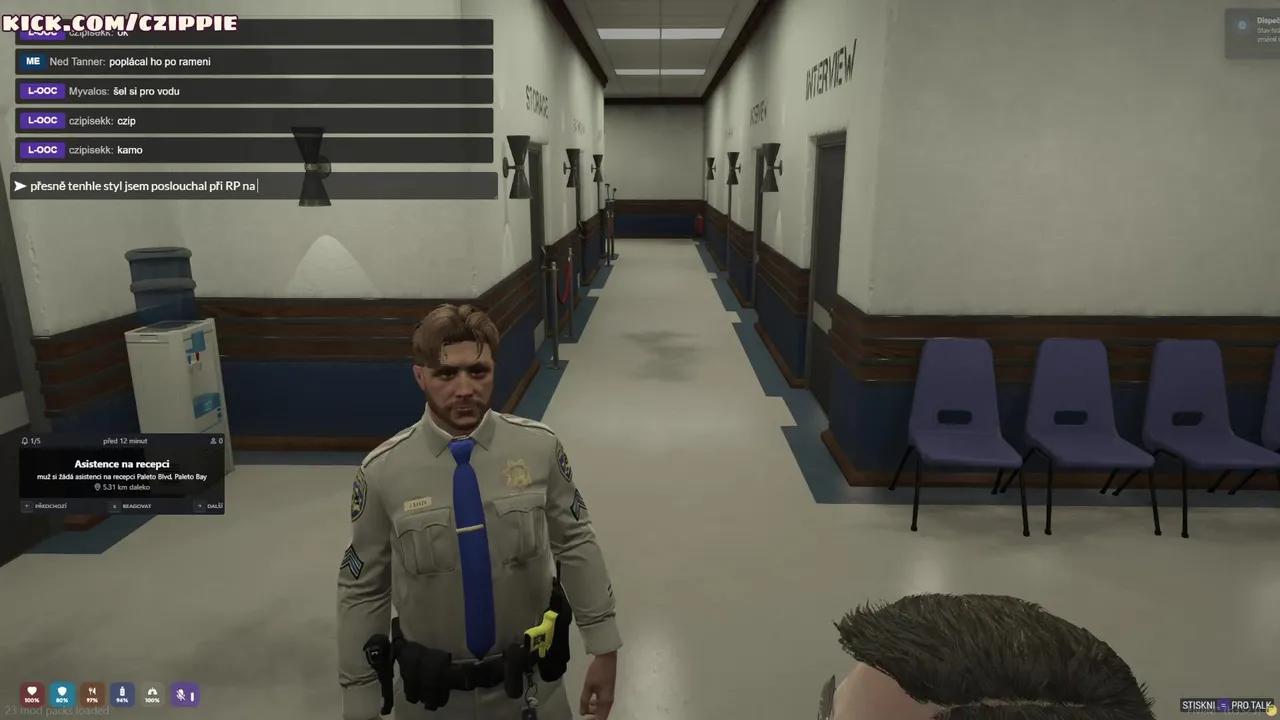Click the responder person icon on the dispatch card
1280x720 pixels.
(x=212, y=441)
